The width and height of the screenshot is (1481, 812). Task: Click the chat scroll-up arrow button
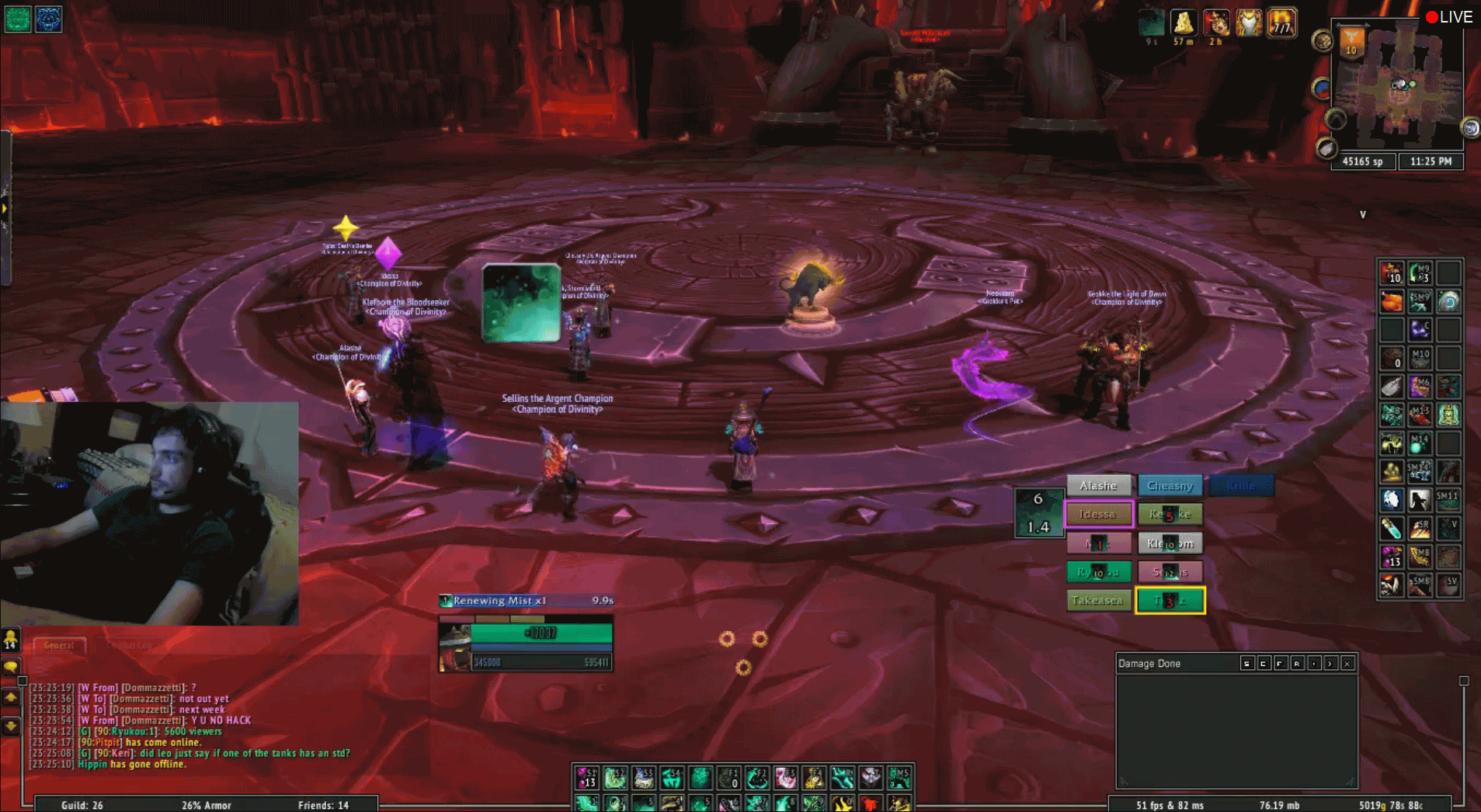[11, 698]
